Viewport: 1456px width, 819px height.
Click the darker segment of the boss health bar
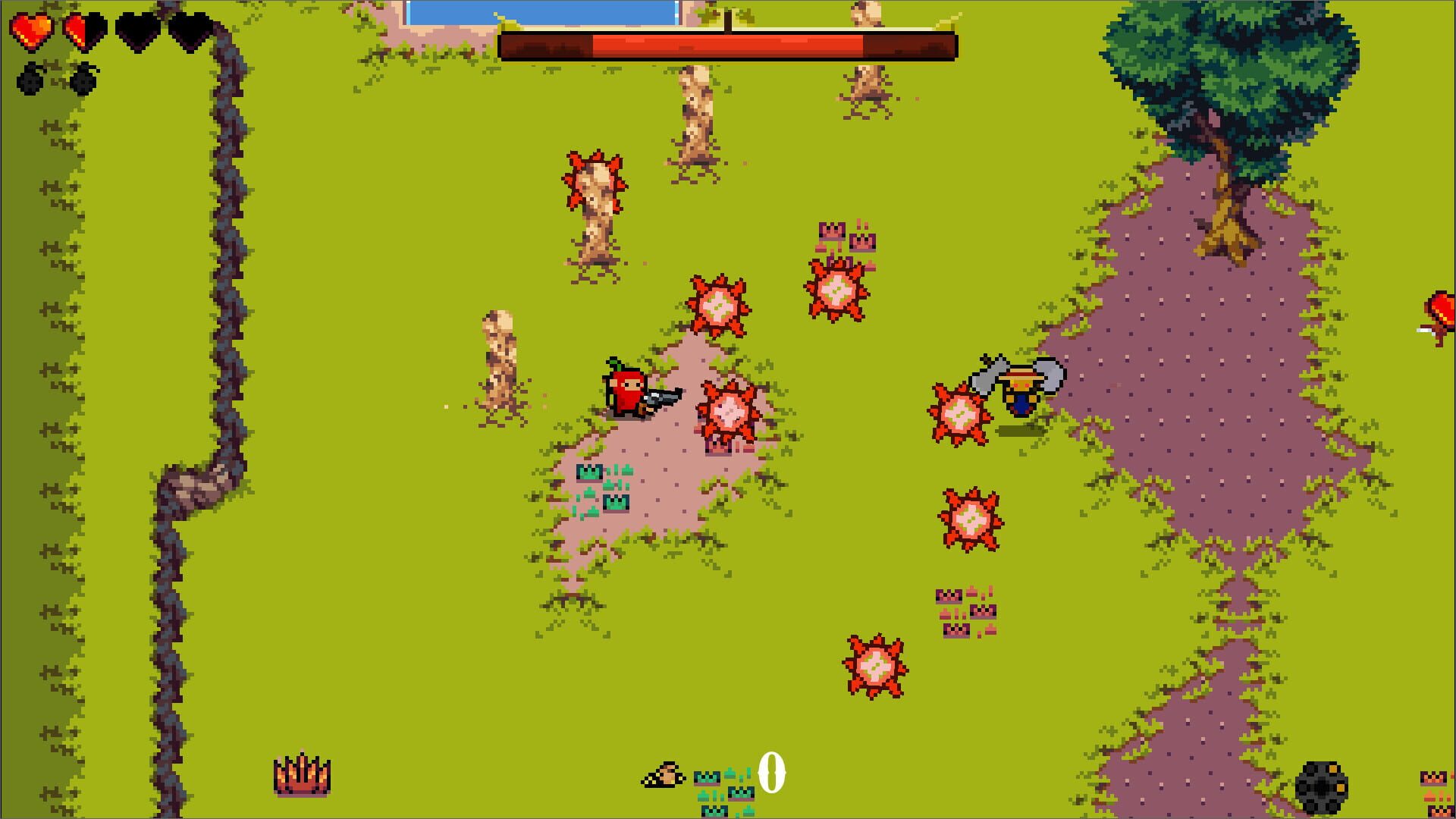(x=910, y=44)
